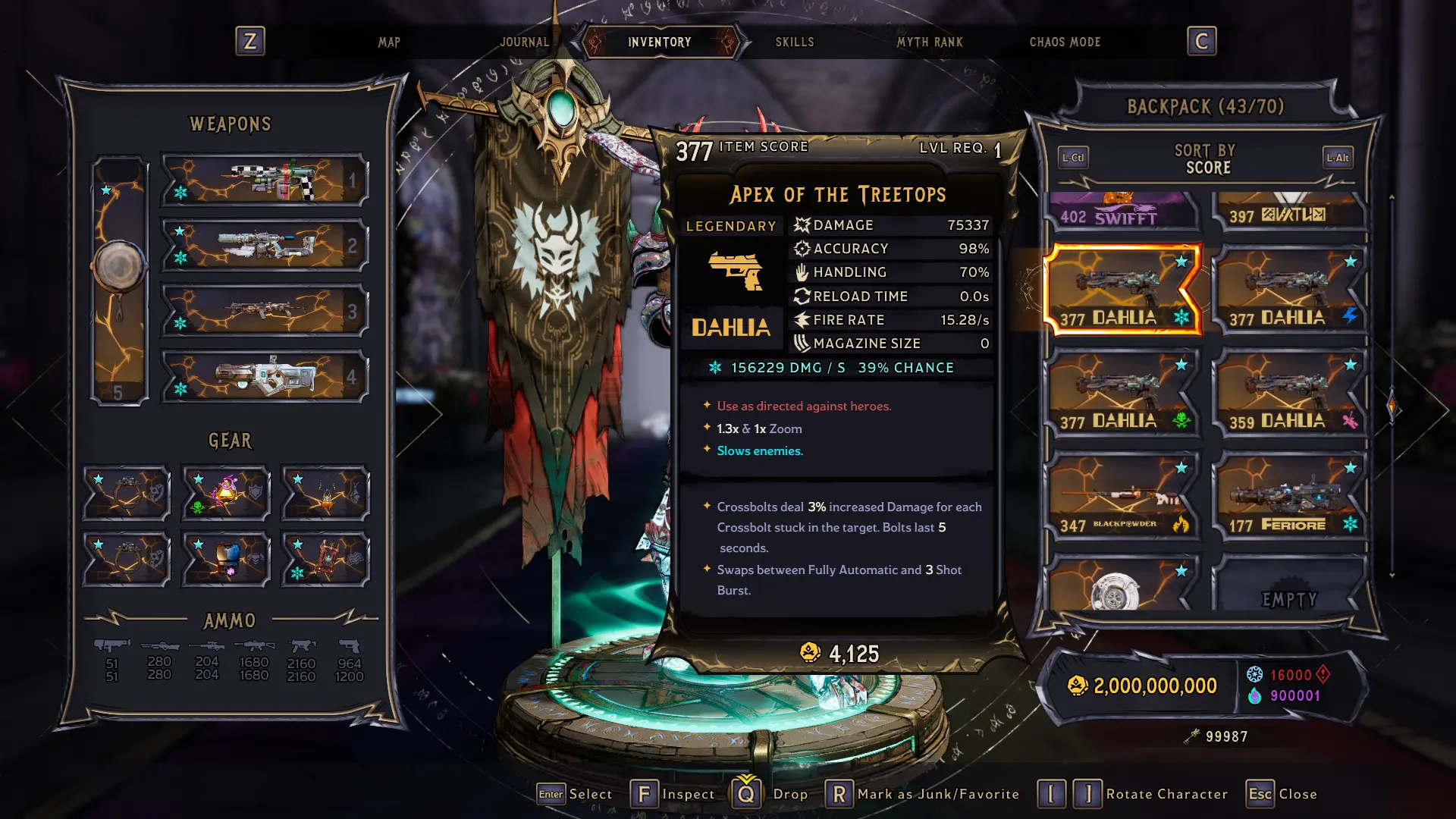Screen dimensions: 1456x819
Task: Open the Map tab
Action: pos(389,42)
